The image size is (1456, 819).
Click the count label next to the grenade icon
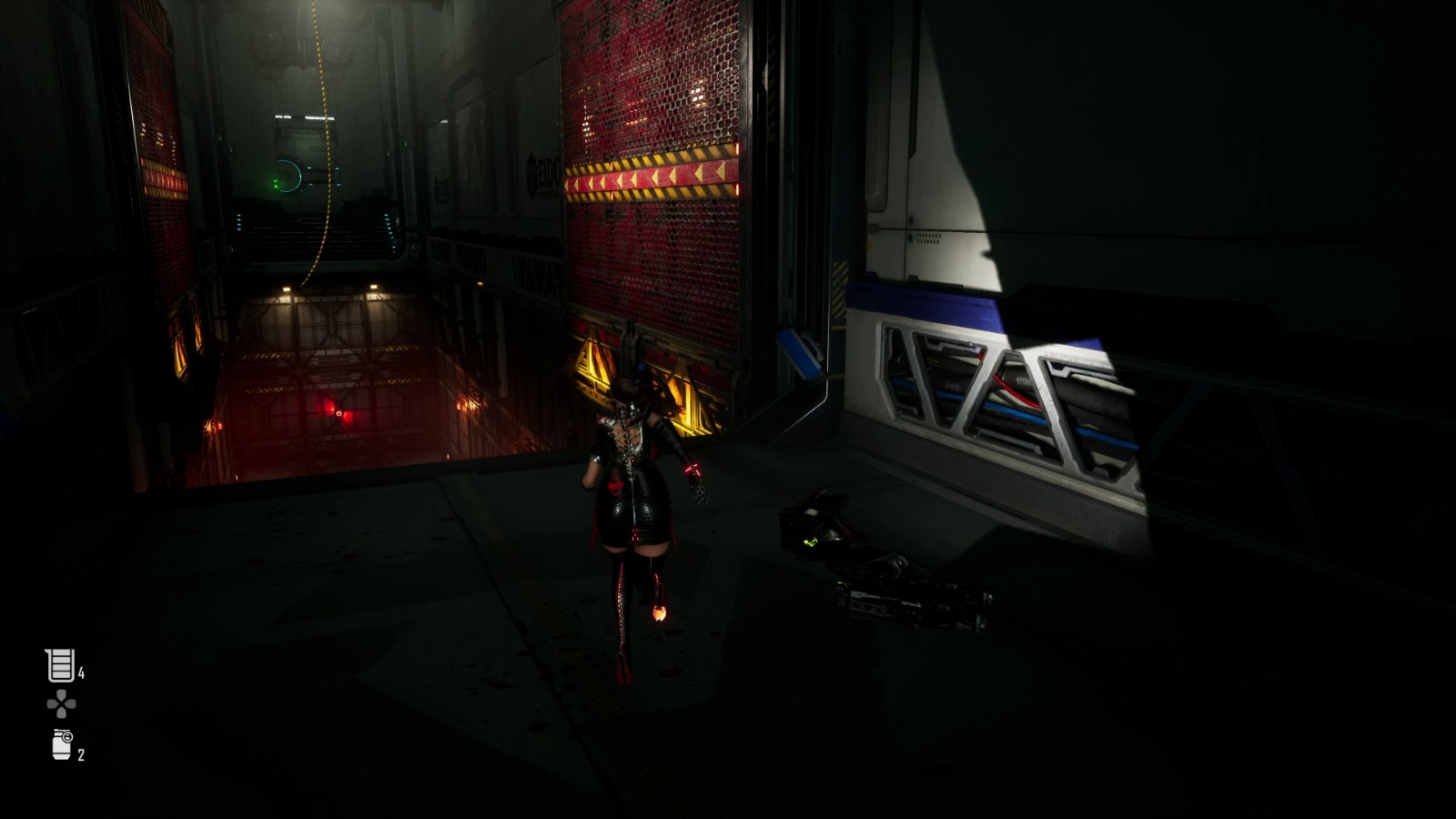click(82, 753)
